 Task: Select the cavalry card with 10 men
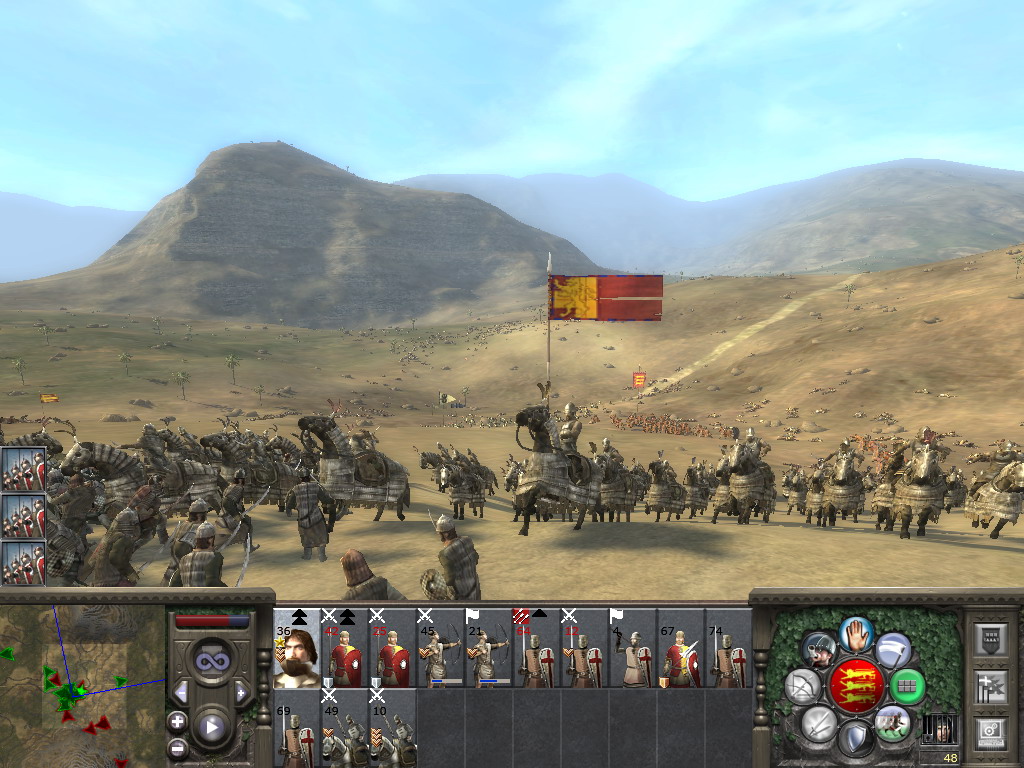[x=393, y=728]
